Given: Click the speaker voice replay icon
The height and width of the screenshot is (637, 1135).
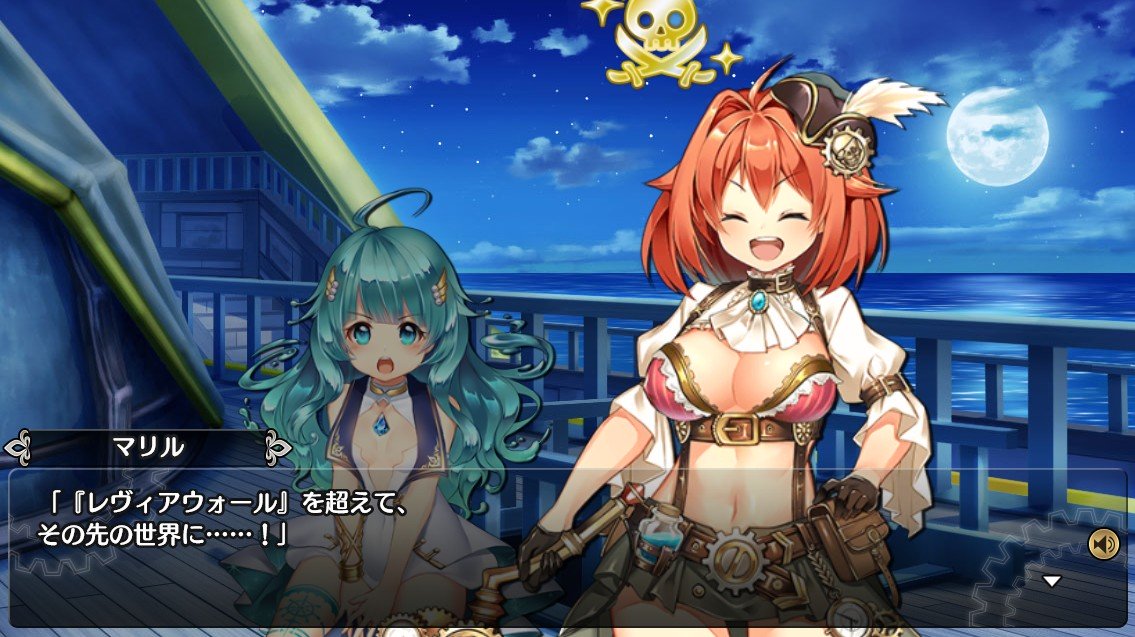Looking at the screenshot, I should pos(1103,544).
